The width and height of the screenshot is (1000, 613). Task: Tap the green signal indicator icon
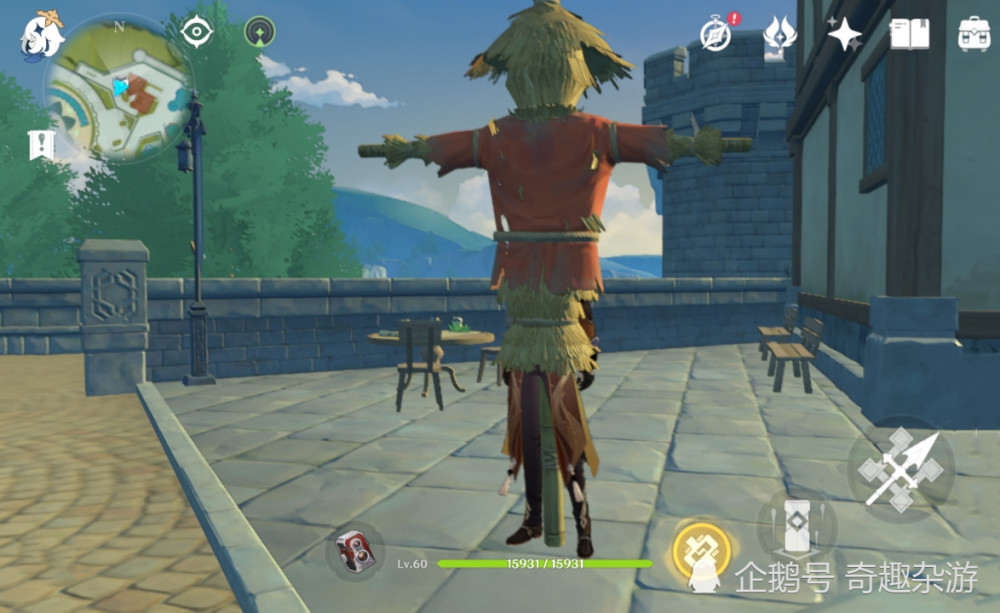tap(260, 32)
